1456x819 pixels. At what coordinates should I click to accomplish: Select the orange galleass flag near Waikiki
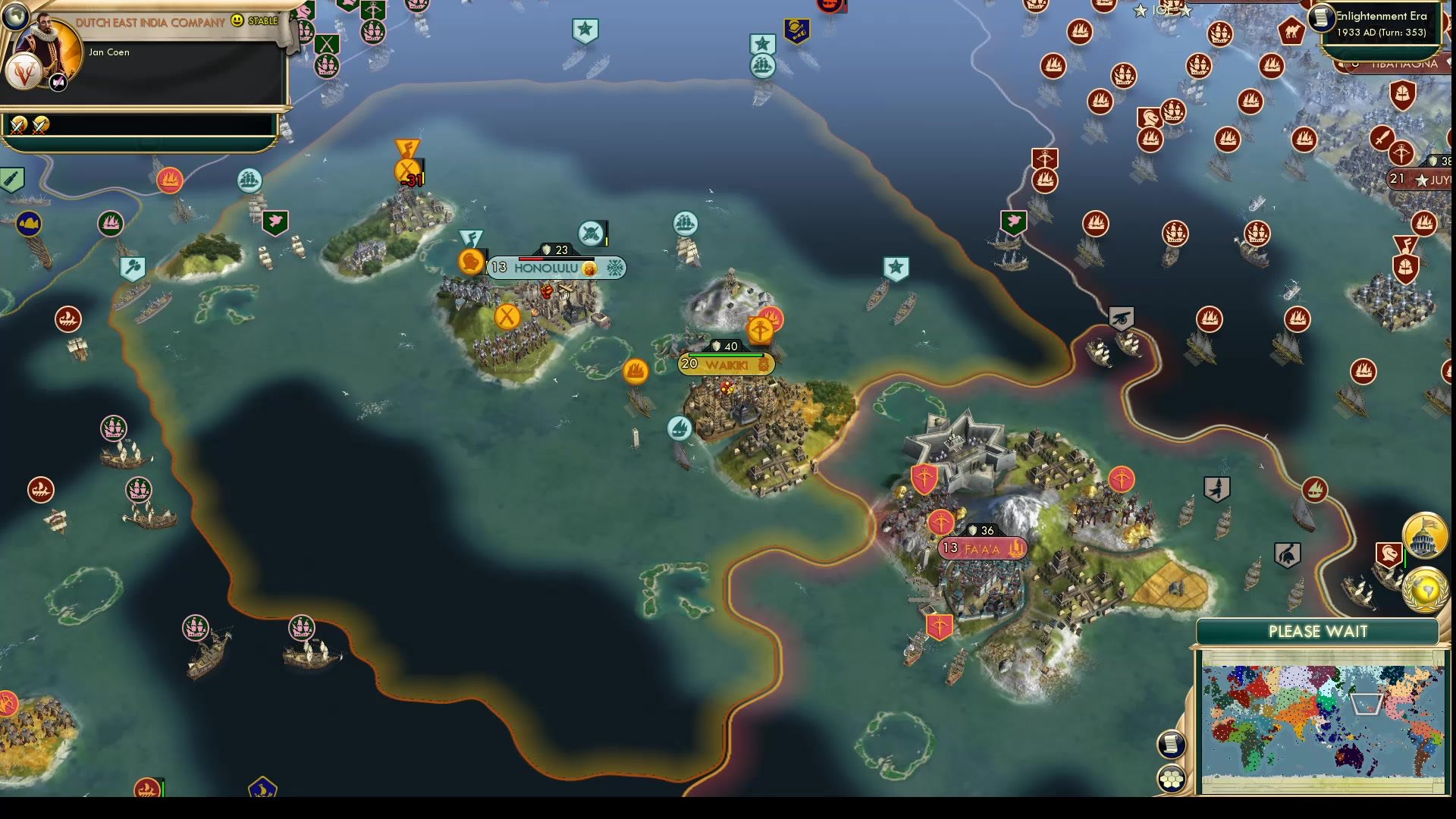point(637,371)
